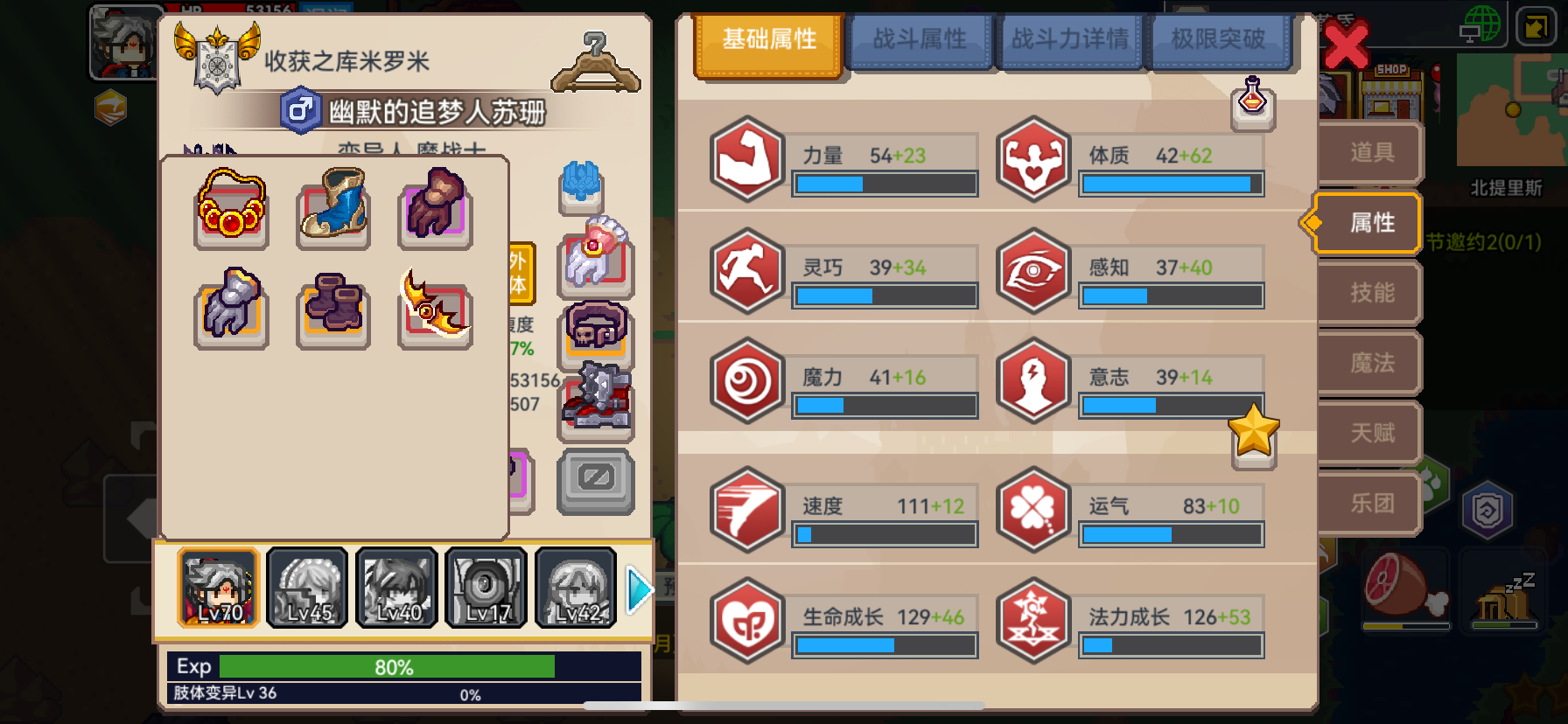Click the flame dagger weapon icon

pyautogui.click(x=435, y=311)
